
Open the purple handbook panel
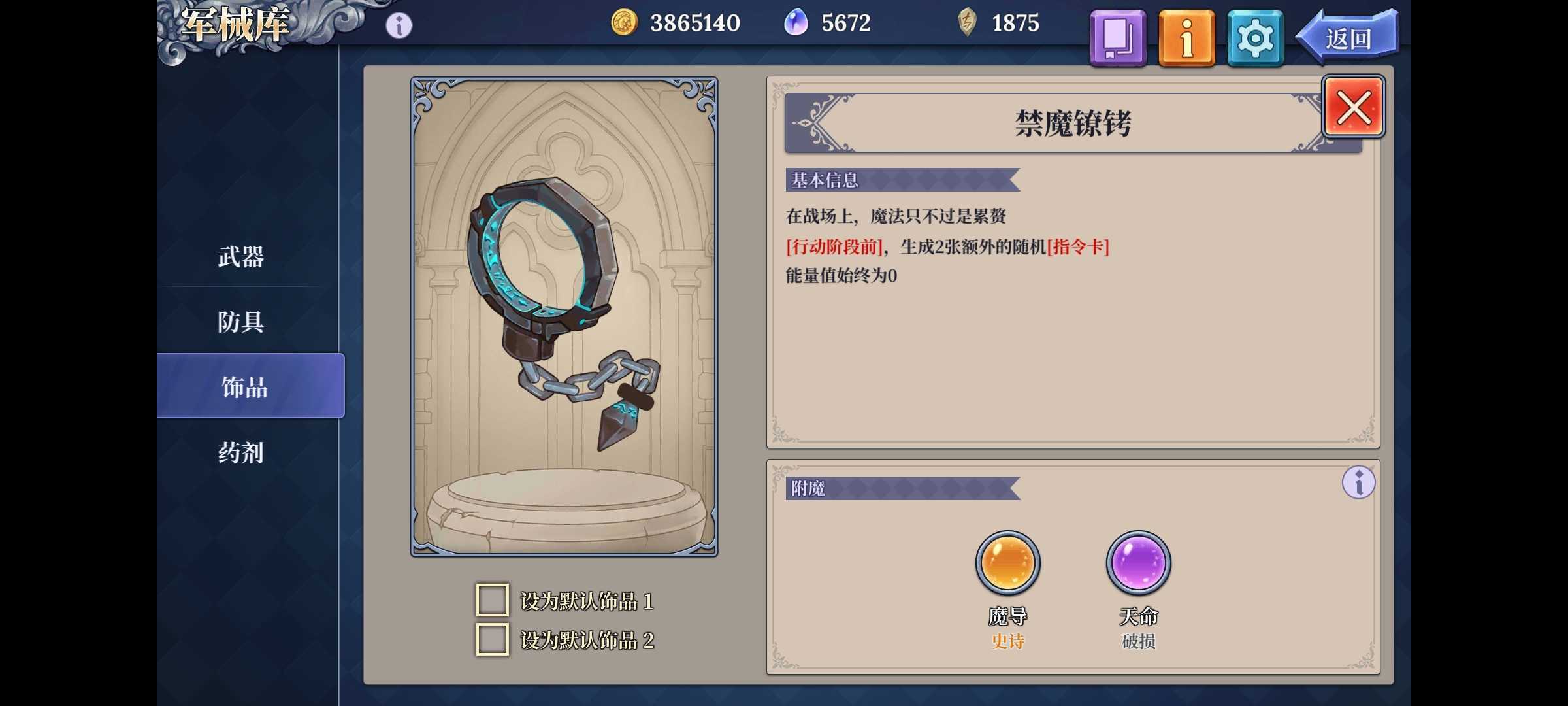coord(1117,37)
